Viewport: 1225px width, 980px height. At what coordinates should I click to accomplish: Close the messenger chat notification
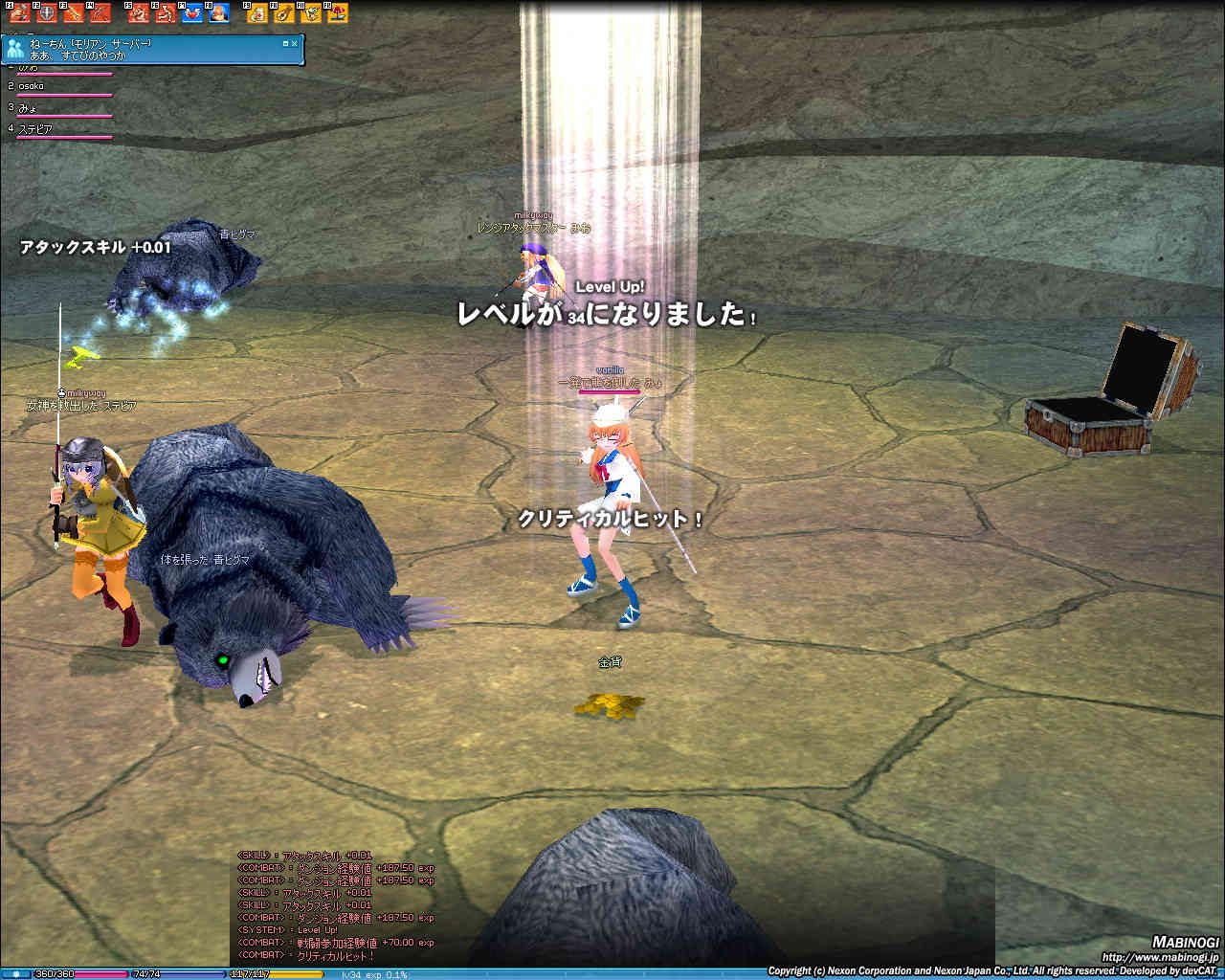click(295, 43)
